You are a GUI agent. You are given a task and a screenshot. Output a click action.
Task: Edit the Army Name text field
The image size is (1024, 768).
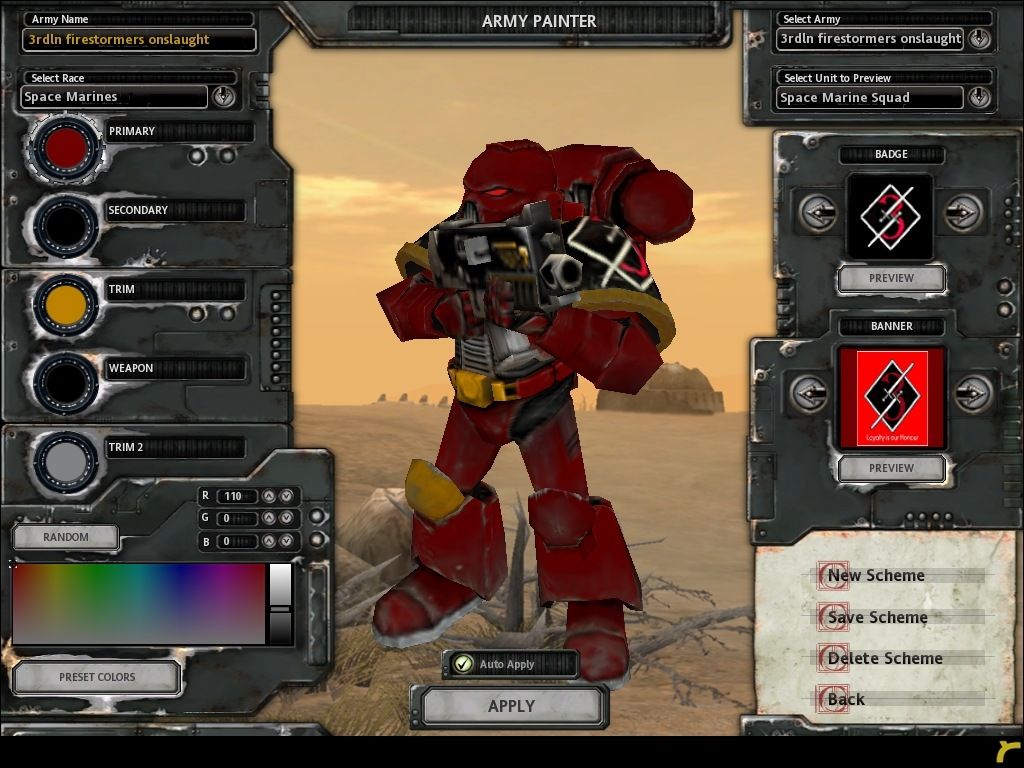139,40
